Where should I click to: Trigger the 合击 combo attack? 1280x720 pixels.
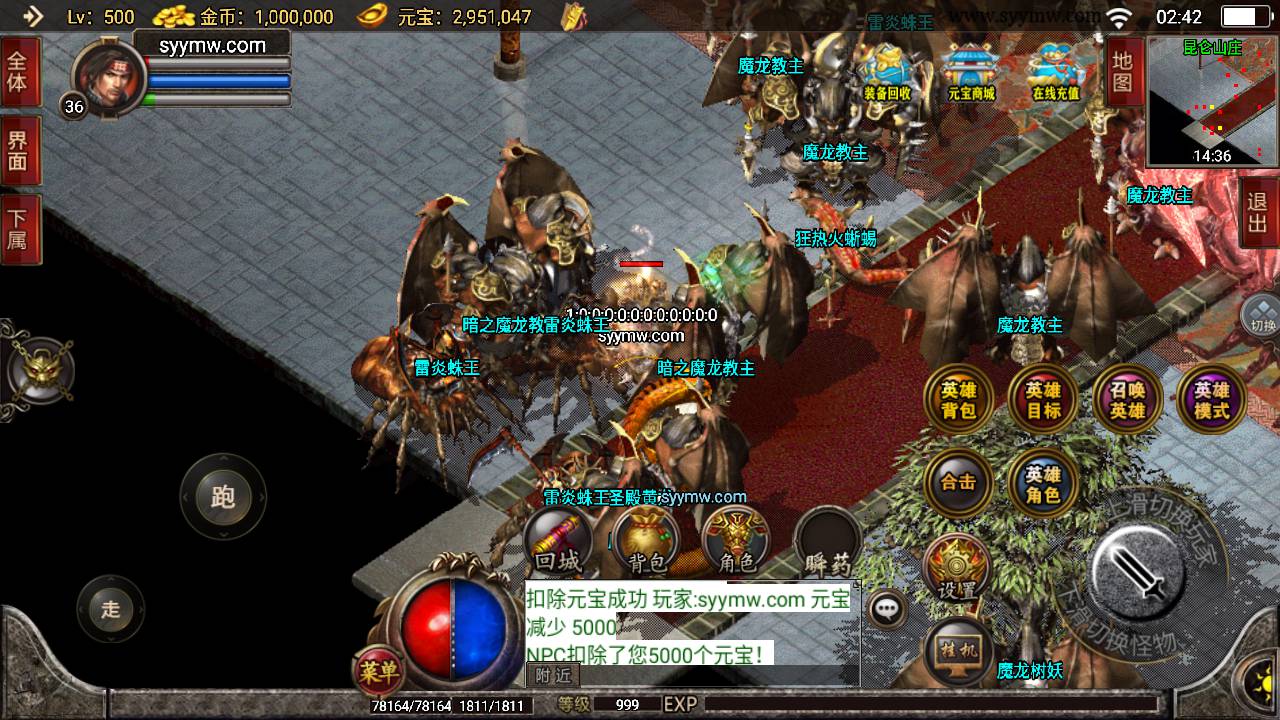[959, 482]
